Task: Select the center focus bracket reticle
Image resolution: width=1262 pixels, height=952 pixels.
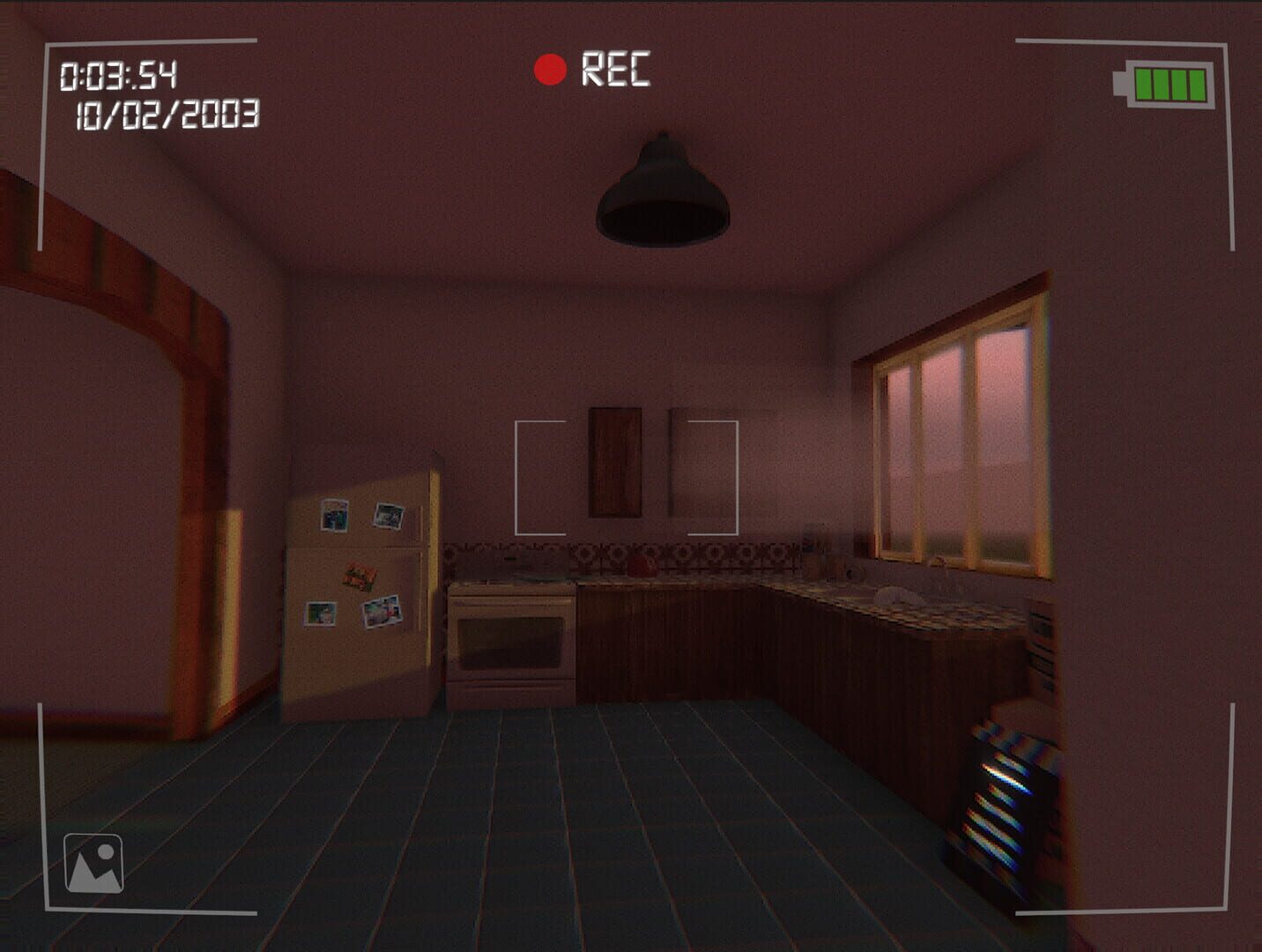Action: tap(627, 479)
